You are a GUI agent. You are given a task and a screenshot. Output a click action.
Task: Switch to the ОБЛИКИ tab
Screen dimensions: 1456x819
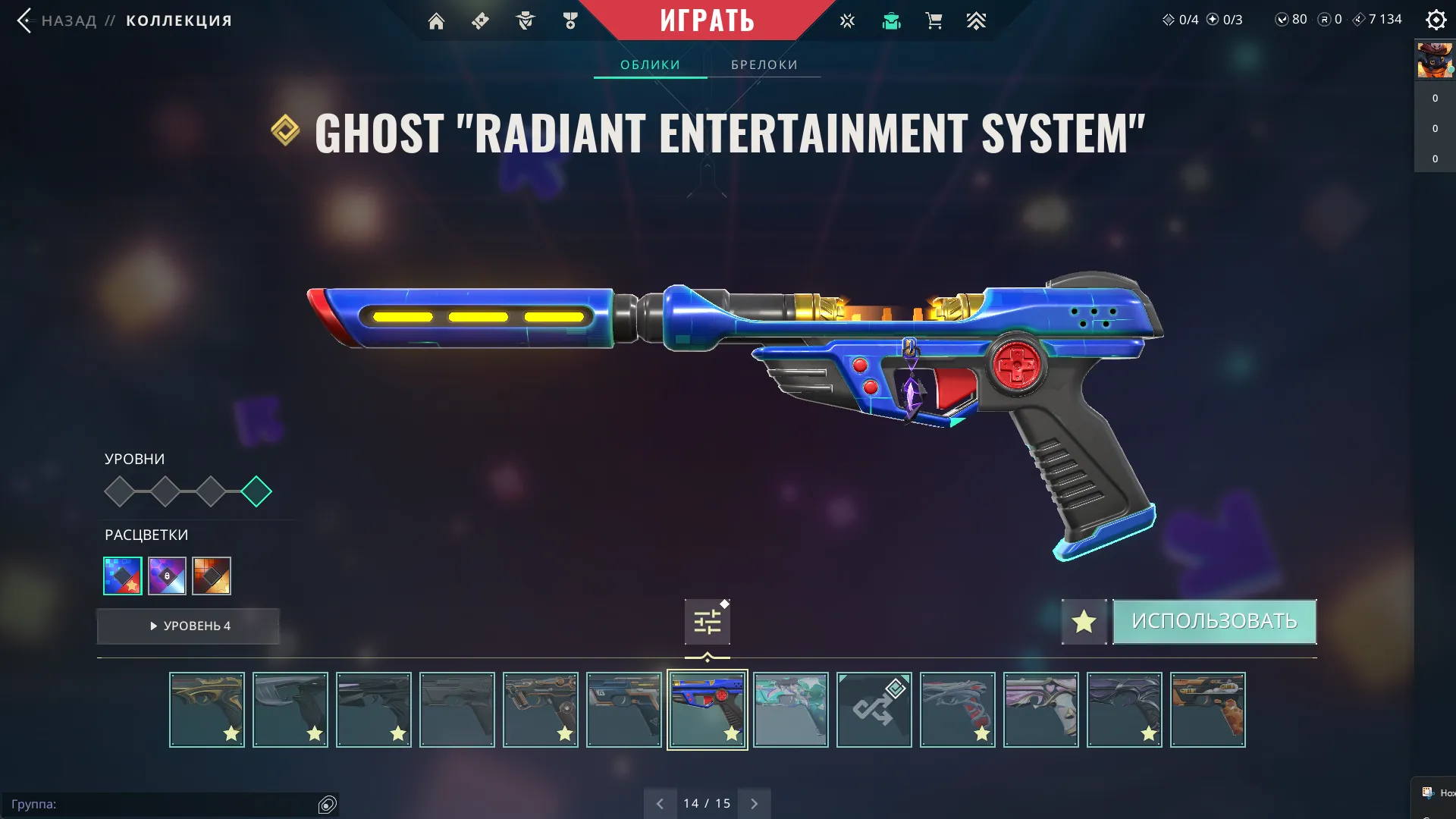[650, 64]
